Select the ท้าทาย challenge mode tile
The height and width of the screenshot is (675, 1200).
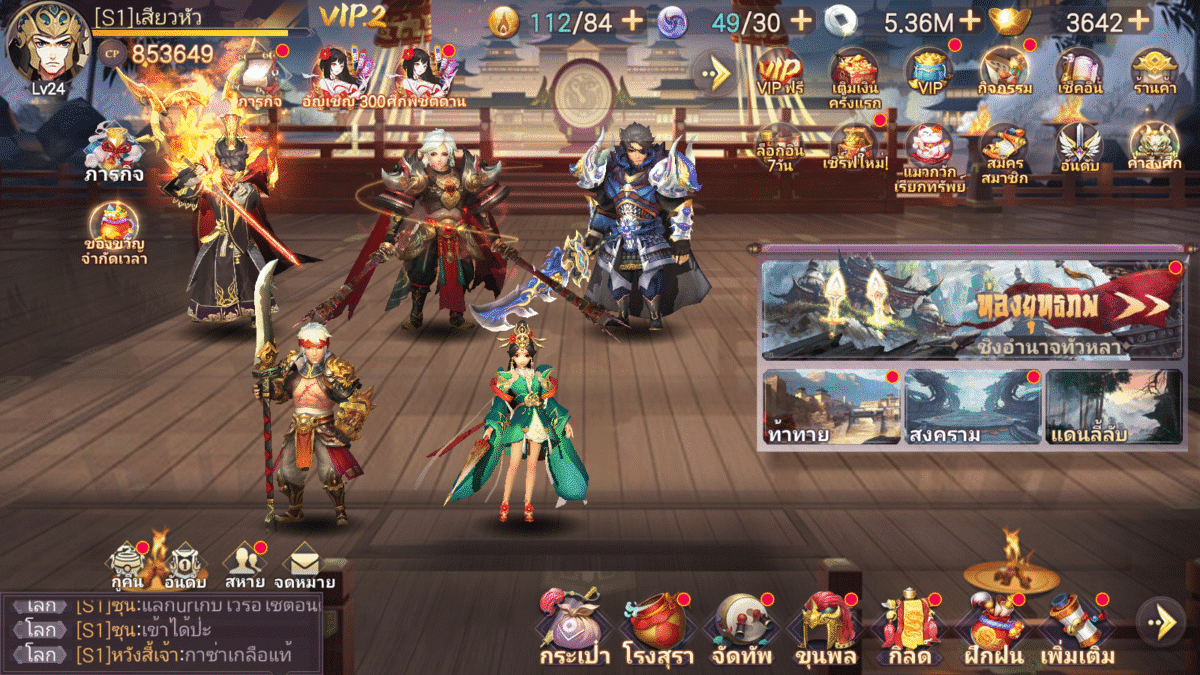(830, 407)
